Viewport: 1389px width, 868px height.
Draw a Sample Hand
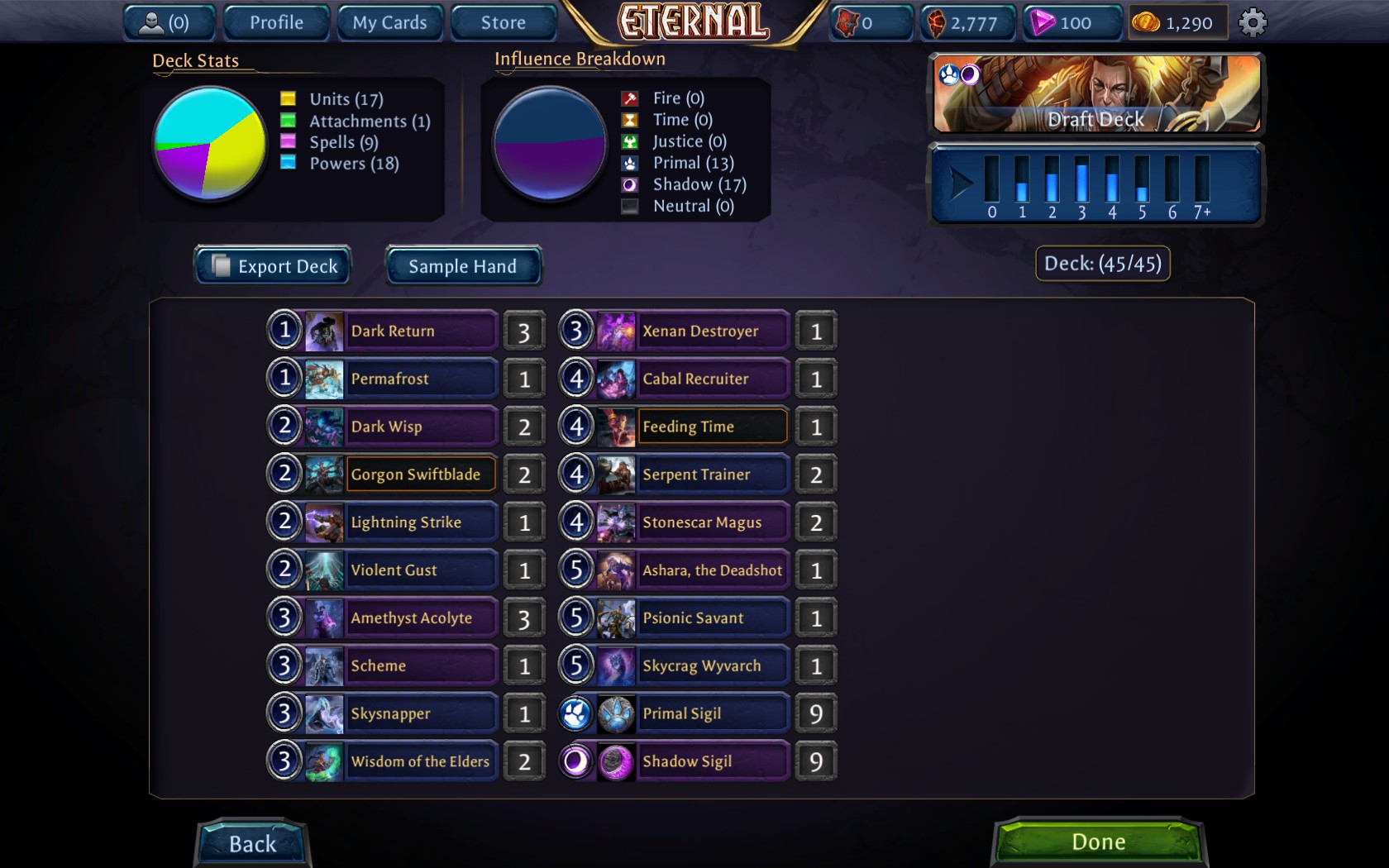463,266
